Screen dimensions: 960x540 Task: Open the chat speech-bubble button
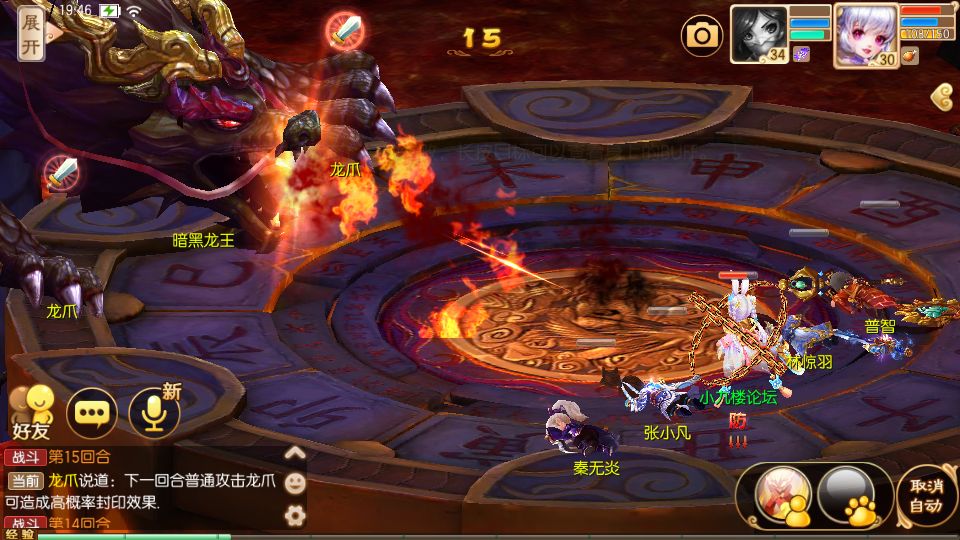click(x=92, y=412)
